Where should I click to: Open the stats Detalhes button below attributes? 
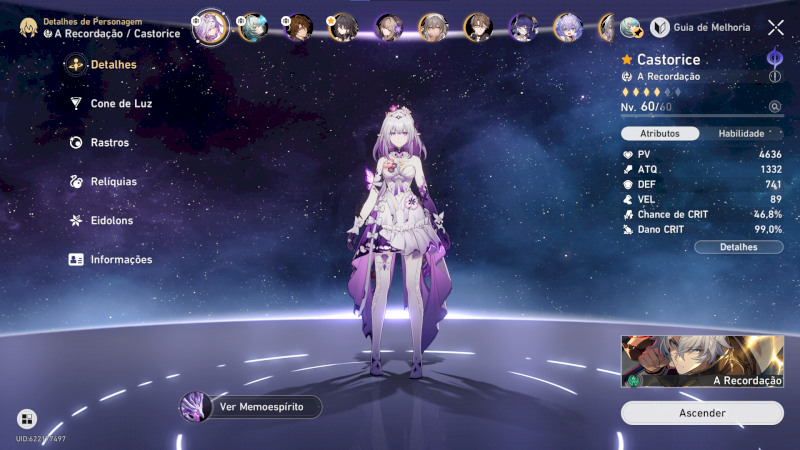click(x=739, y=247)
